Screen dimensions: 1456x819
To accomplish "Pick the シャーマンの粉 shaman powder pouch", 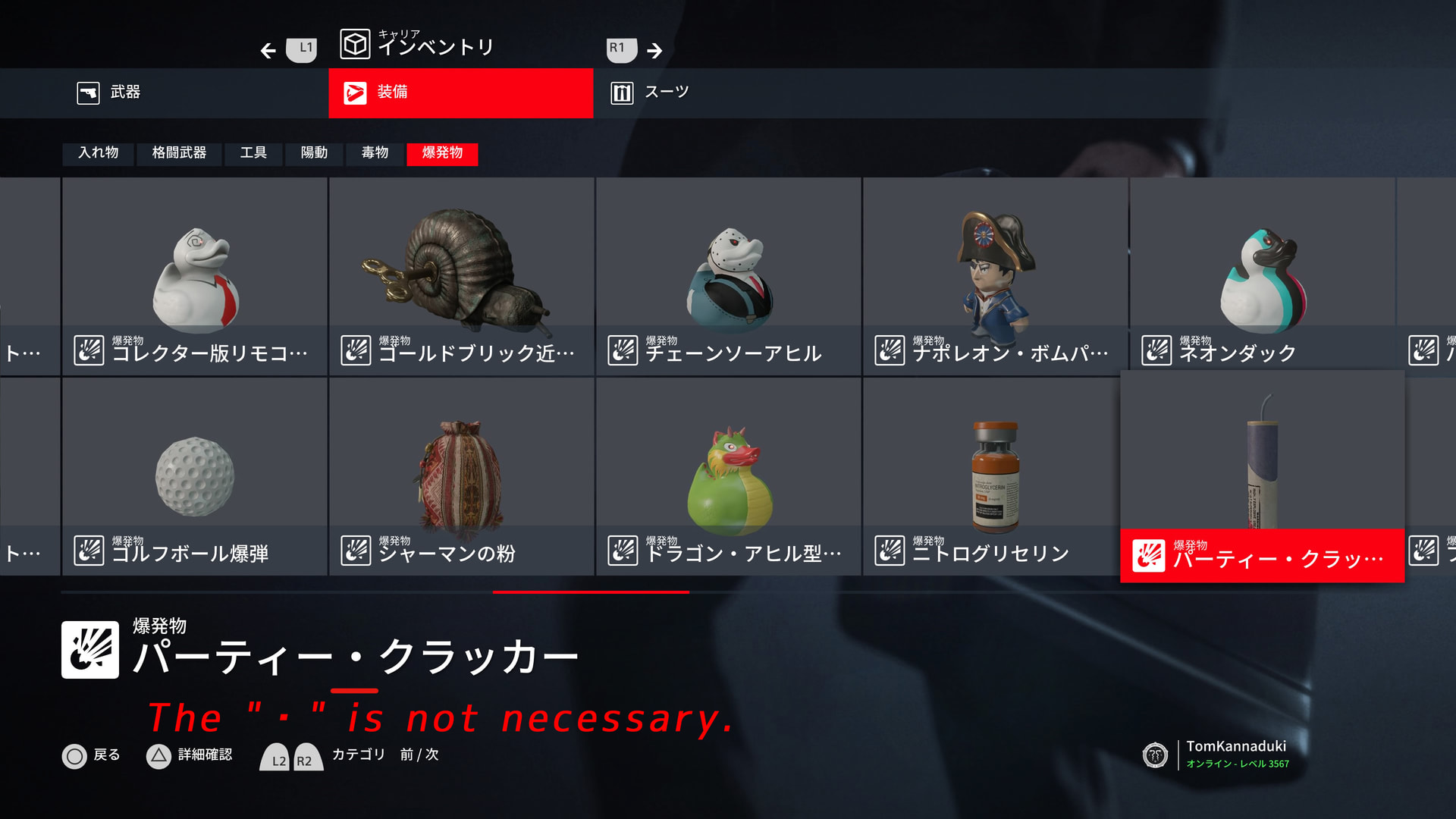I will pyautogui.click(x=462, y=477).
